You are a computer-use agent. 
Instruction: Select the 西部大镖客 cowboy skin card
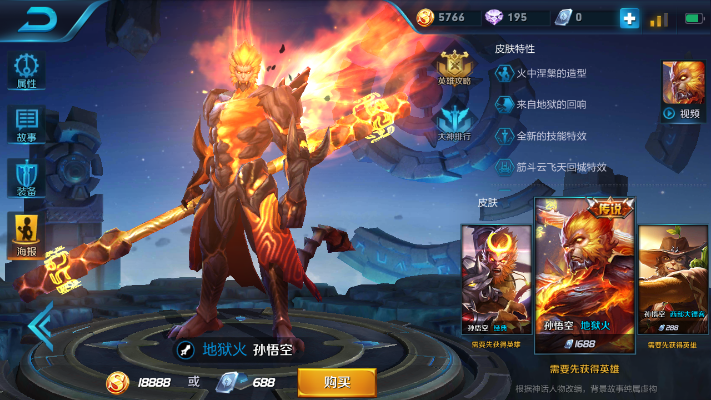672,278
